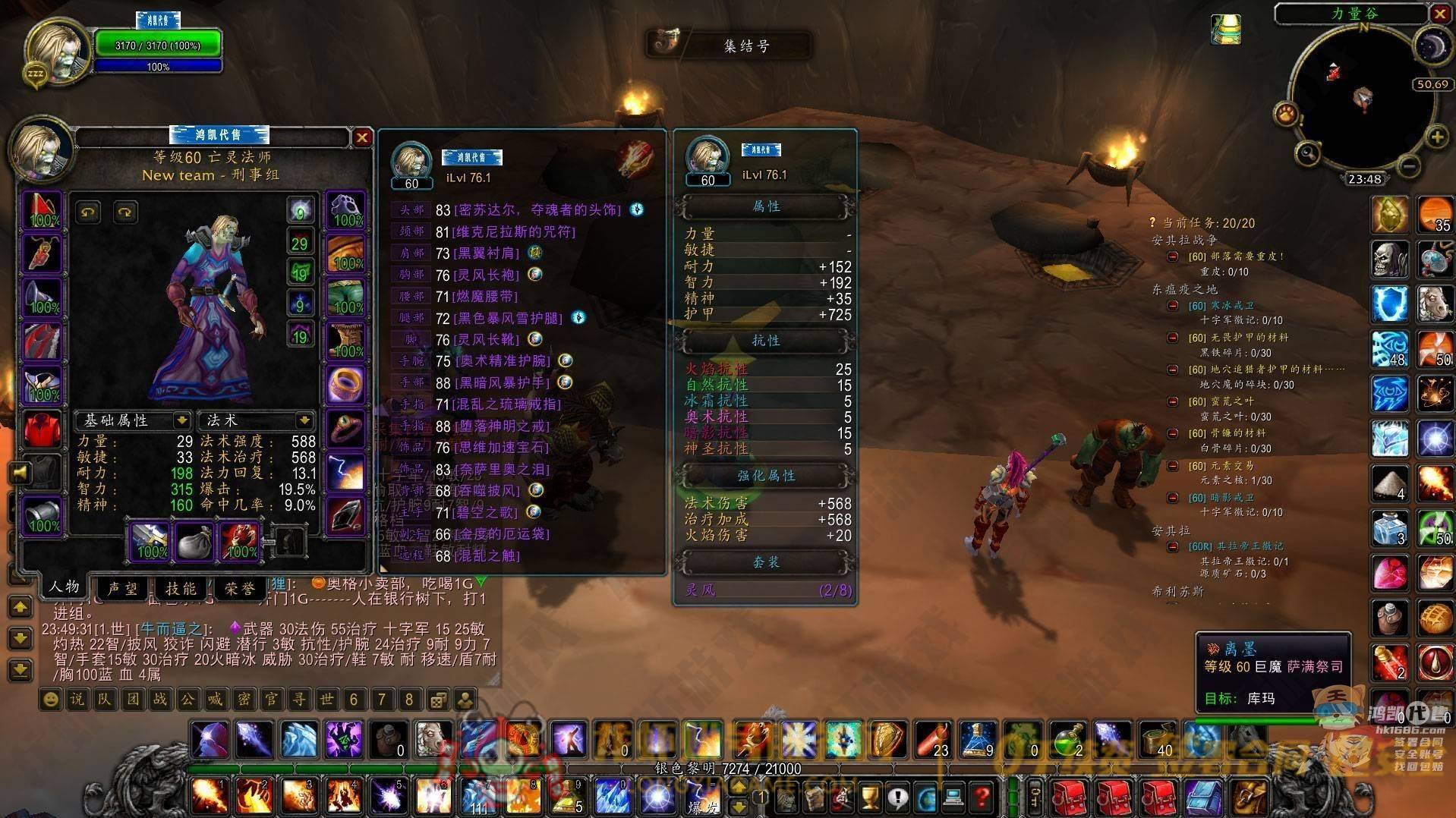Select the 说 say chat channel button

click(x=77, y=699)
